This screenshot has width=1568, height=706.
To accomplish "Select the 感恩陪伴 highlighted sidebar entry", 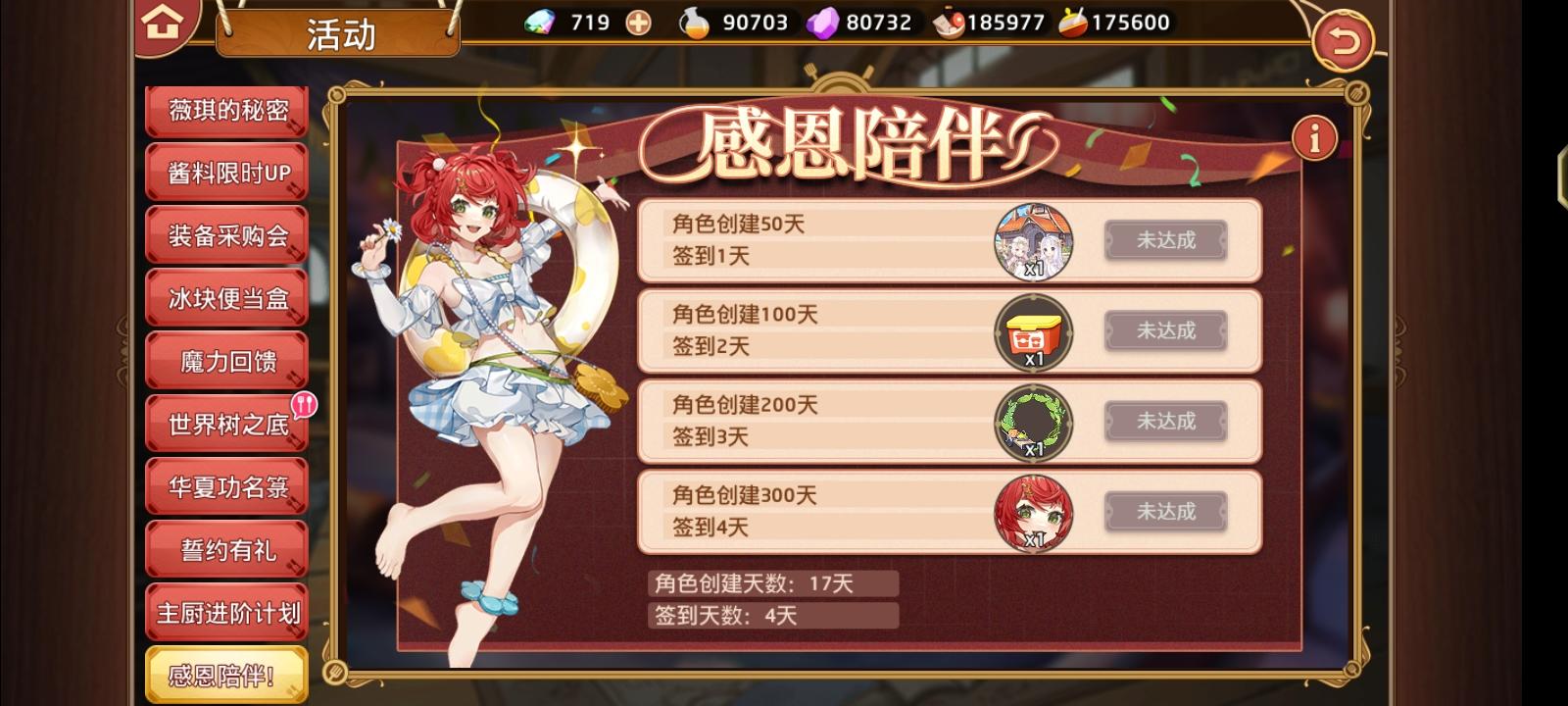I will click(x=226, y=674).
